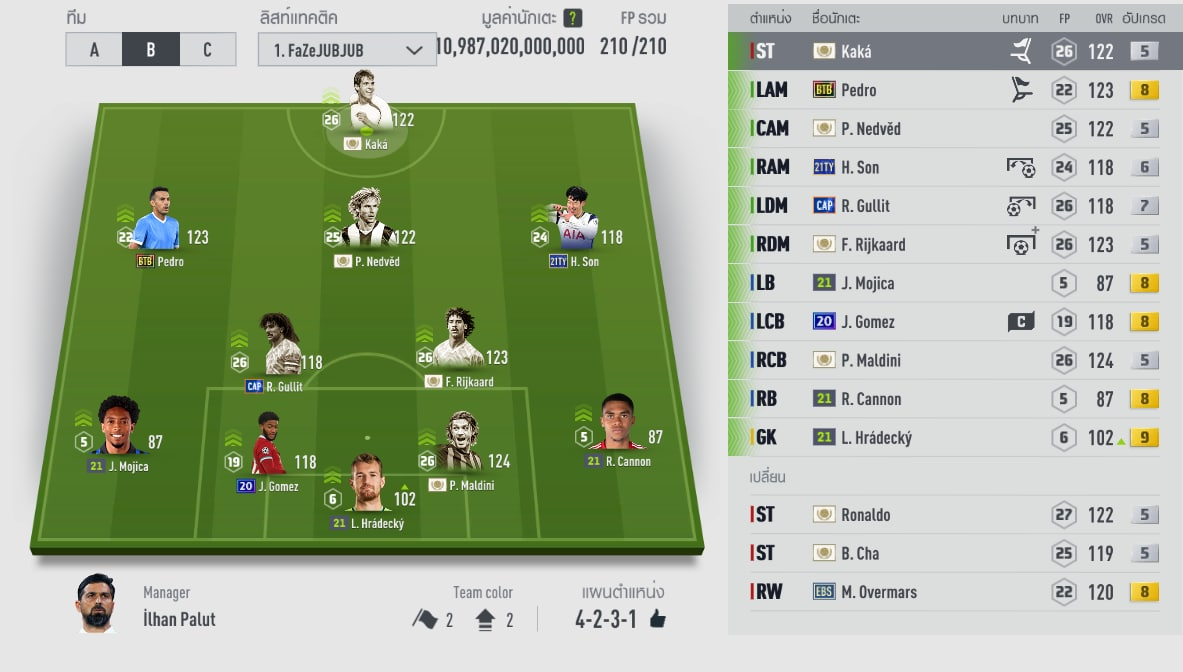
Task: Choose Pedro's card on the formation
Action: pos(155,225)
